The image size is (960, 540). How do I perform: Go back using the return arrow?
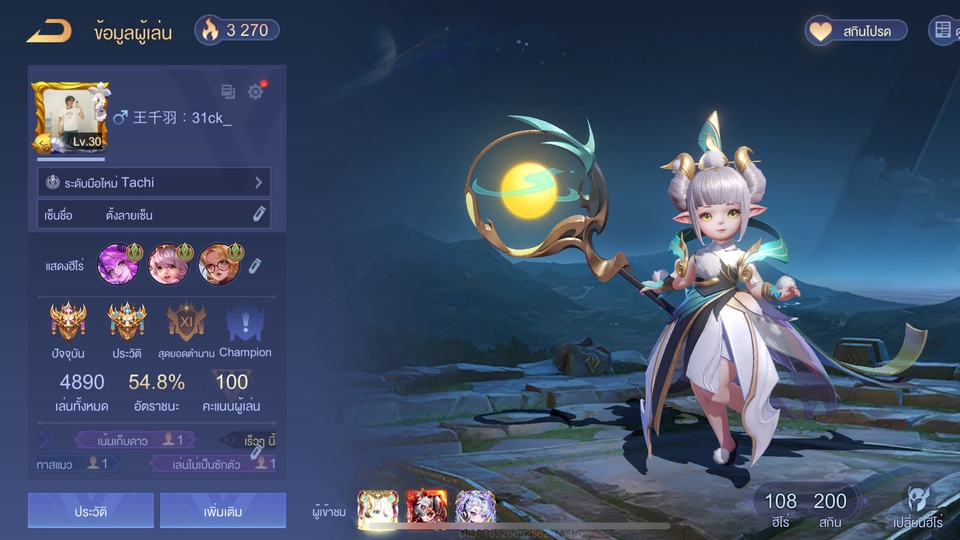[48, 31]
